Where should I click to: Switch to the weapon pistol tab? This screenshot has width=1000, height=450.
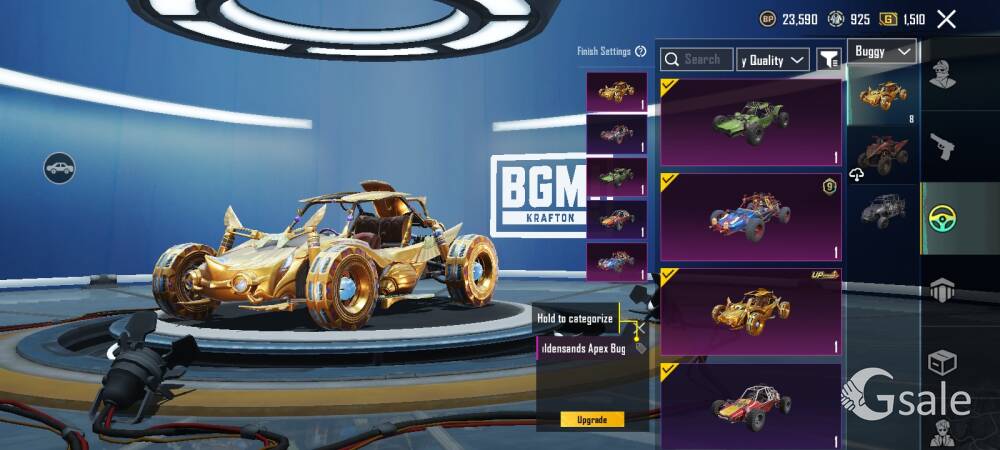pos(941,147)
